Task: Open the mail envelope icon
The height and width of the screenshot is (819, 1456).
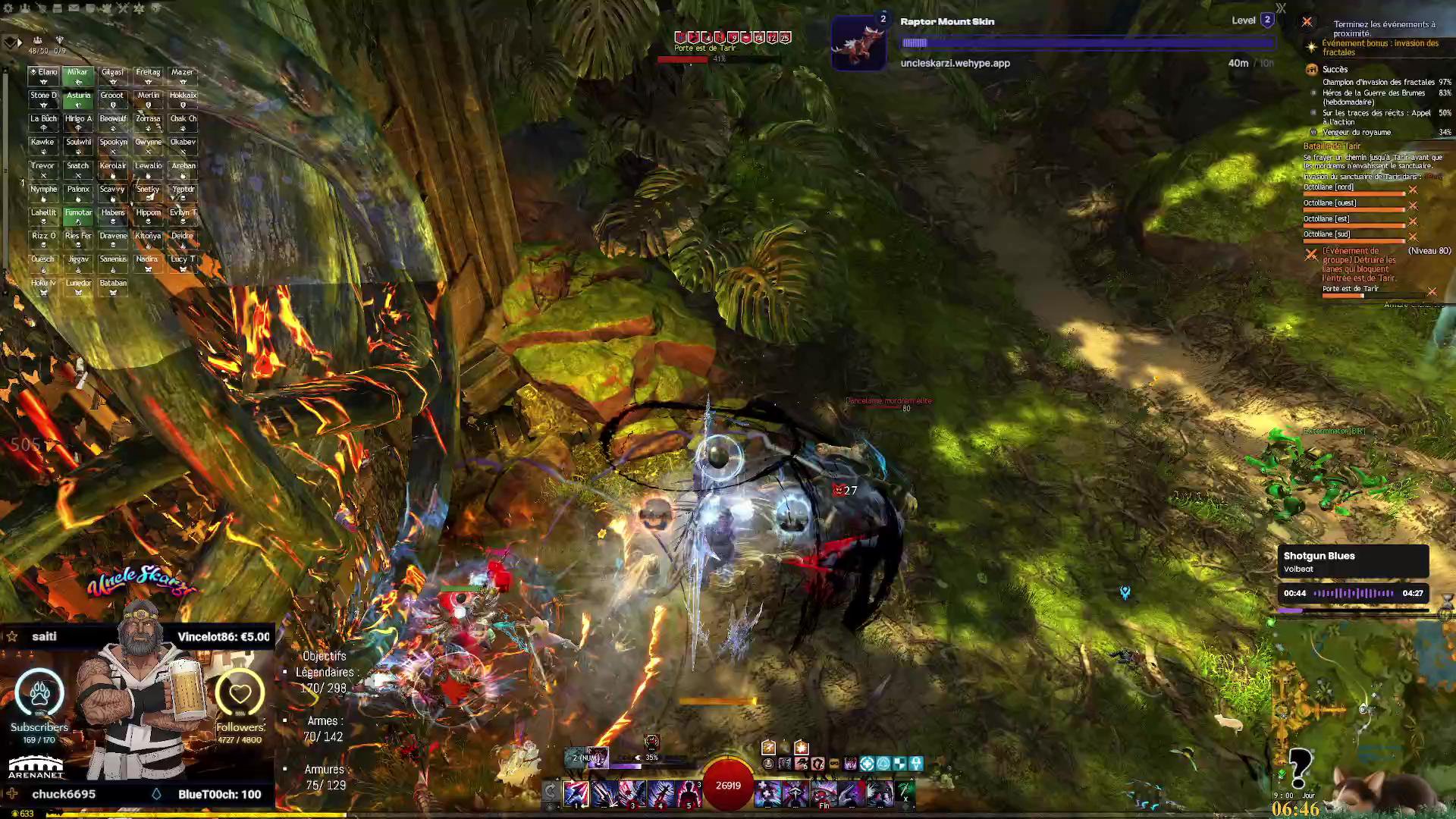Action: (x=74, y=8)
